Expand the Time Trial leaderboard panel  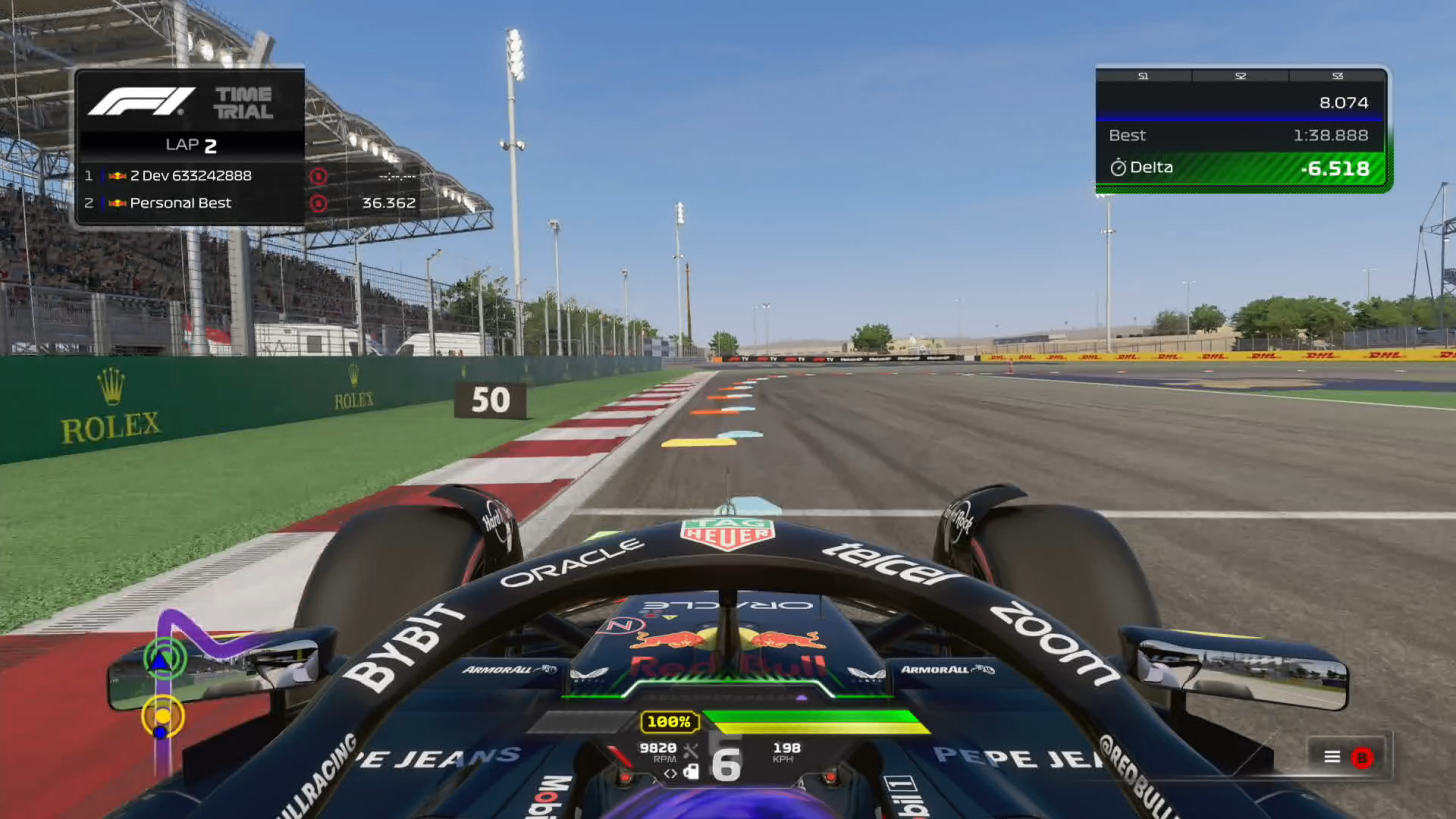pos(189,143)
